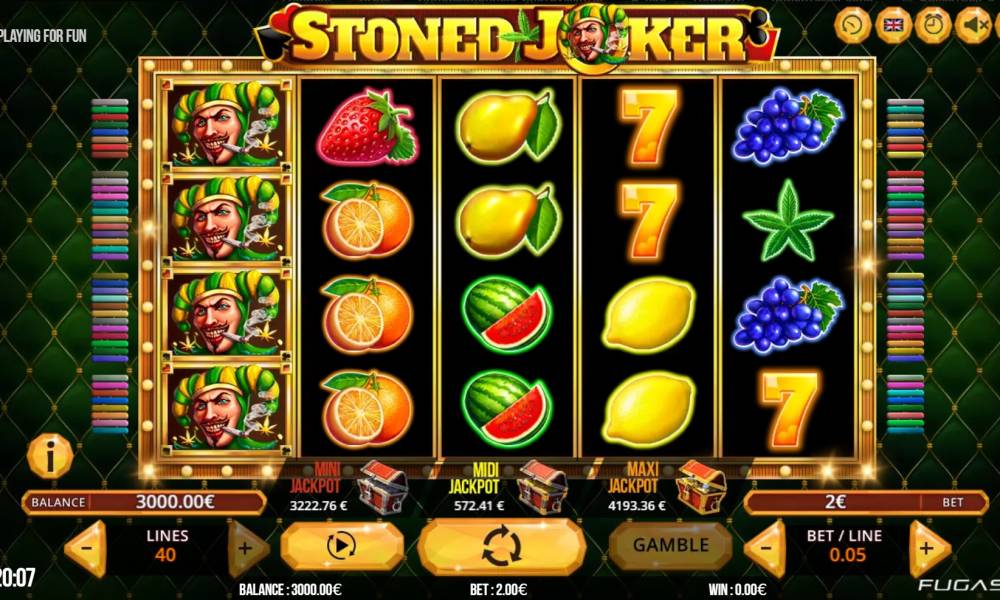Raise the bet per line
Screen dimensions: 1000x600
pyautogui.click(x=928, y=549)
